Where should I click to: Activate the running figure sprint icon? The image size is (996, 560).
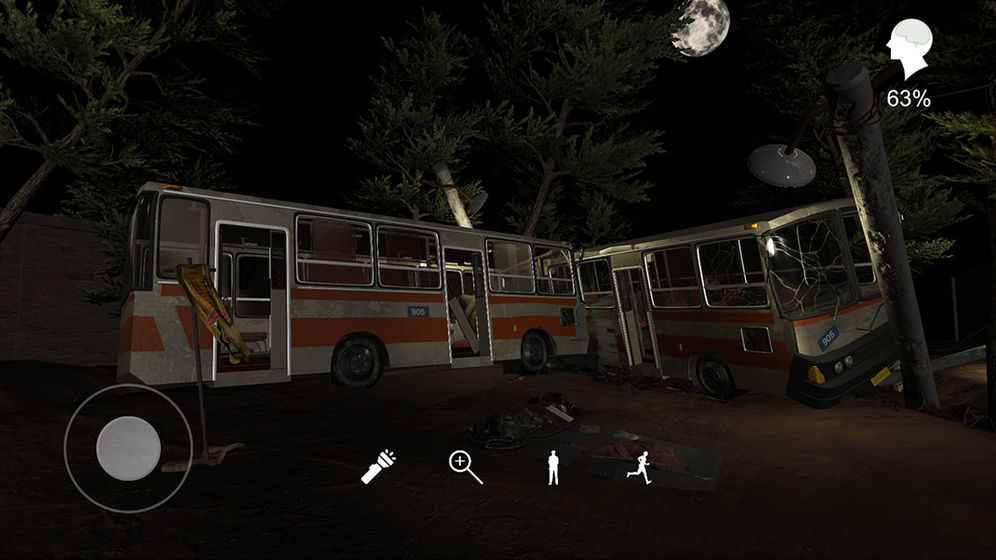pos(640,467)
